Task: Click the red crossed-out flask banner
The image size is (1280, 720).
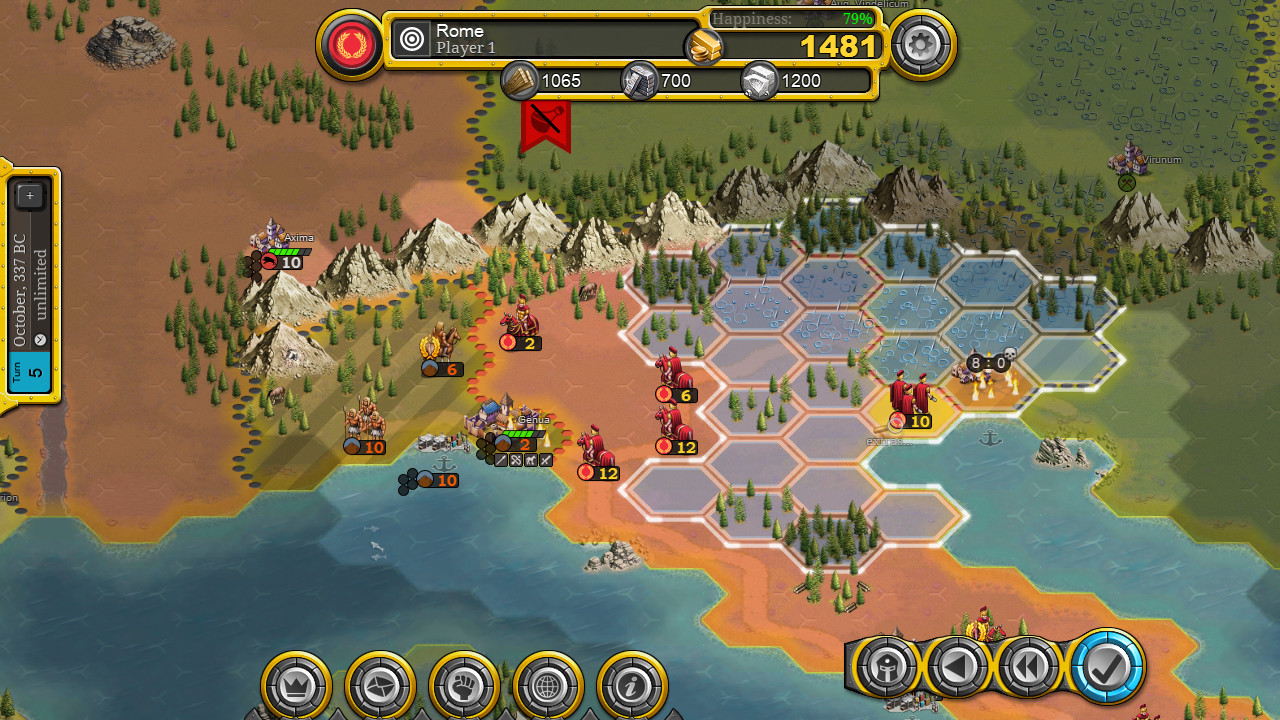Action: [x=545, y=124]
